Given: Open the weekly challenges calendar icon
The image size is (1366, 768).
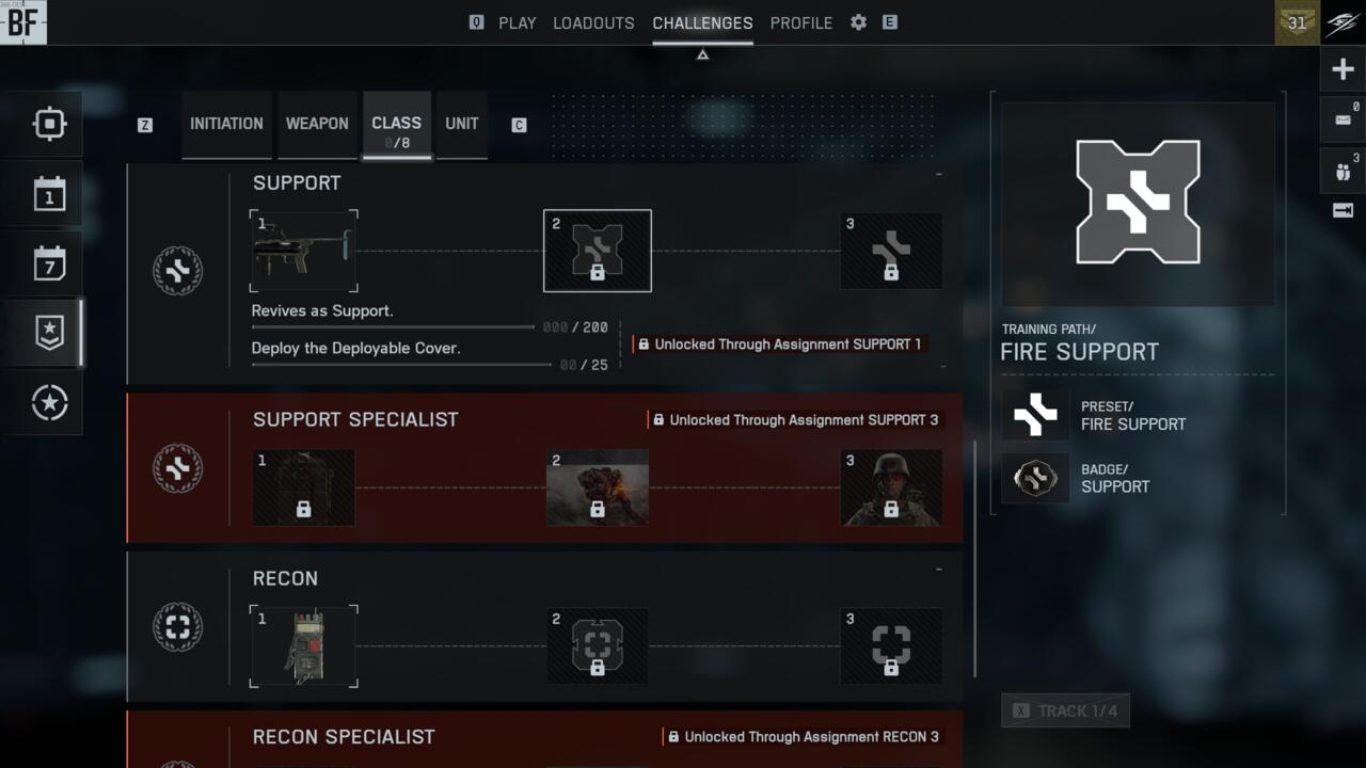Looking at the screenshot, I should coord(49,264).
